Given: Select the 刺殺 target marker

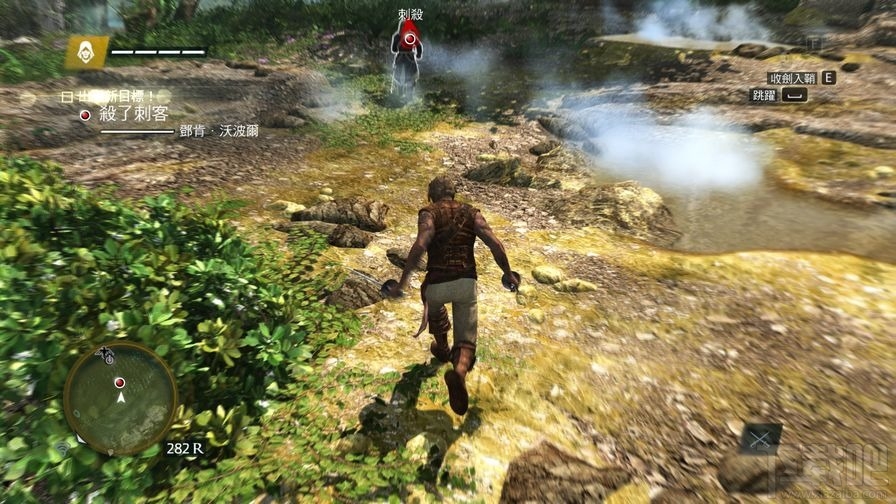Looking at the screenshot, I should point(408,38).
